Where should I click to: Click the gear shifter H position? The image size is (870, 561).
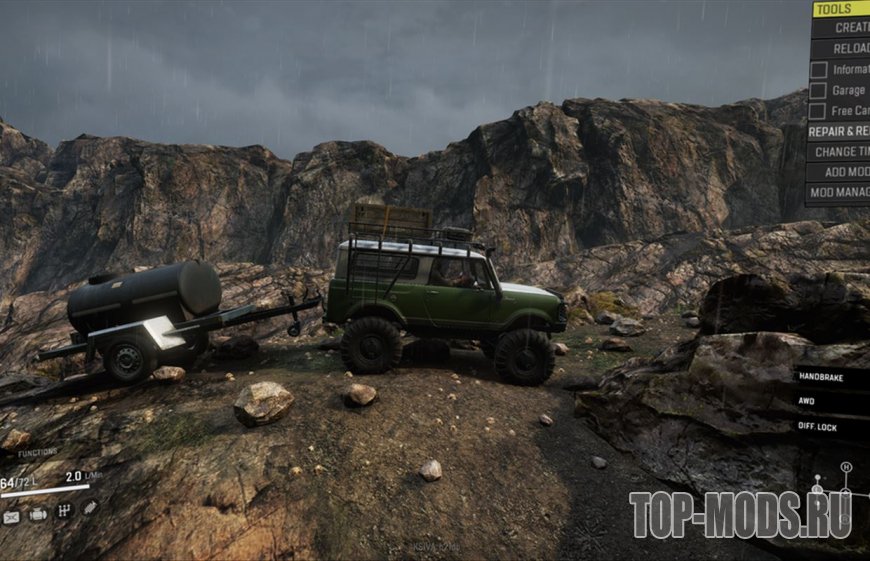tap(846, 467)
